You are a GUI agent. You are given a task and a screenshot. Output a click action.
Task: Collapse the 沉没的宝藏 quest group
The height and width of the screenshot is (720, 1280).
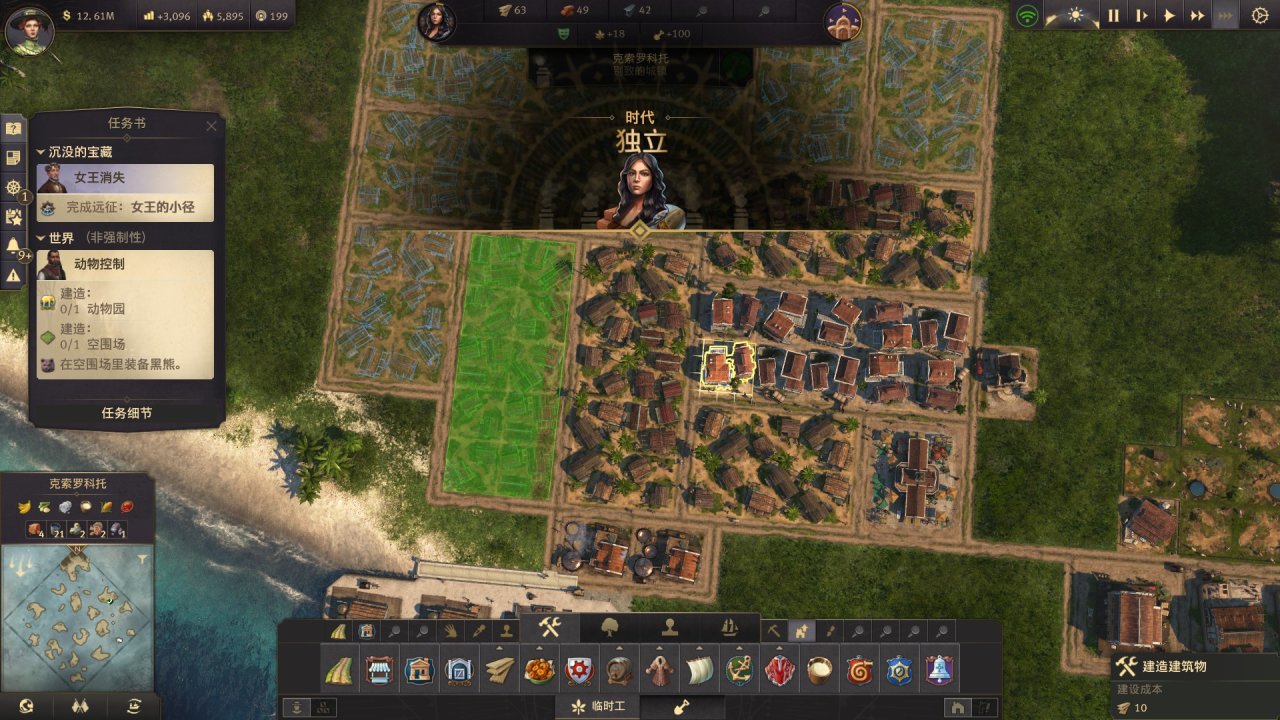(41, 152)
